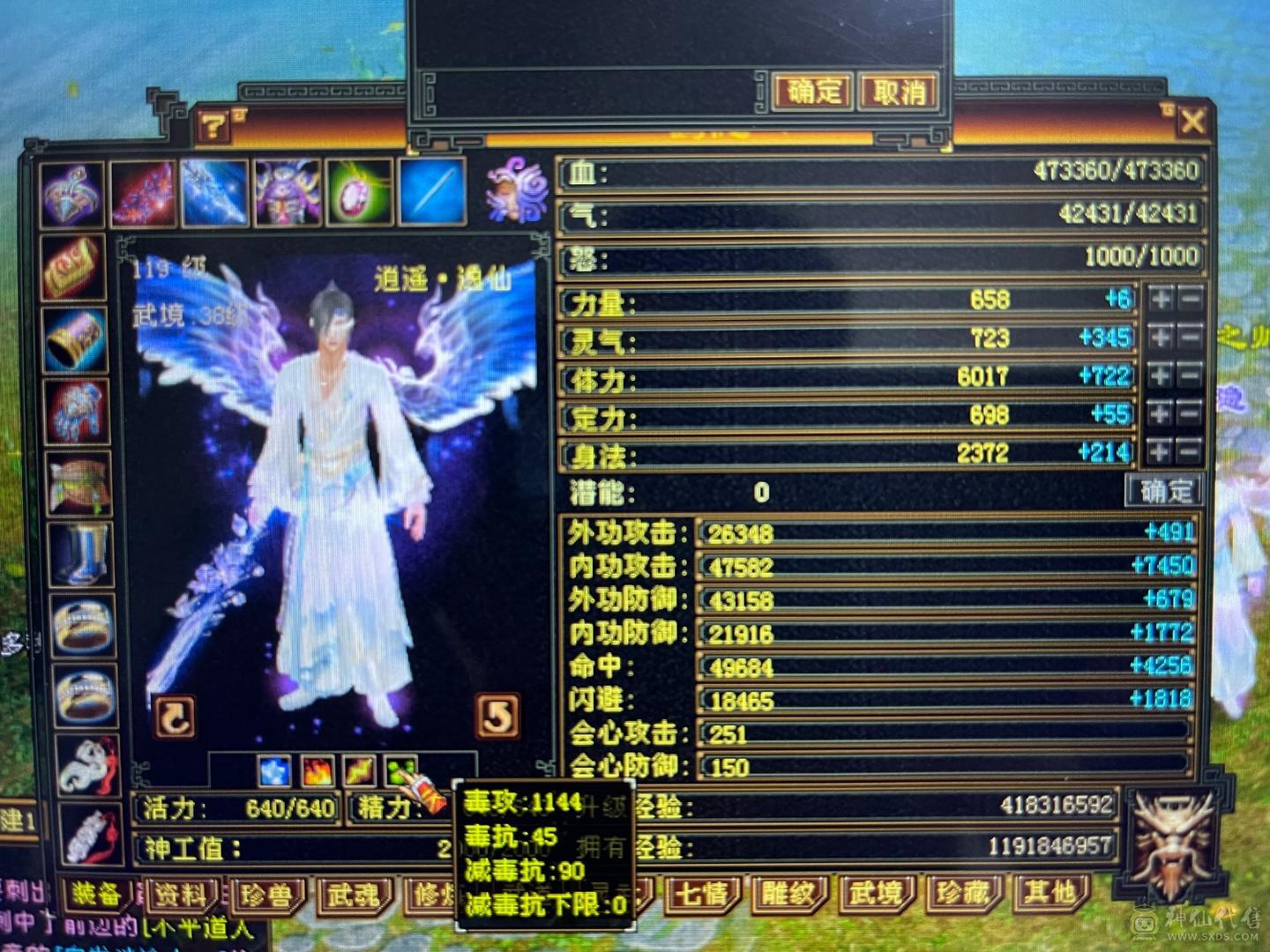Switch to the 珍兽 tab
The image size is (1270, 952).
(269, 893)
